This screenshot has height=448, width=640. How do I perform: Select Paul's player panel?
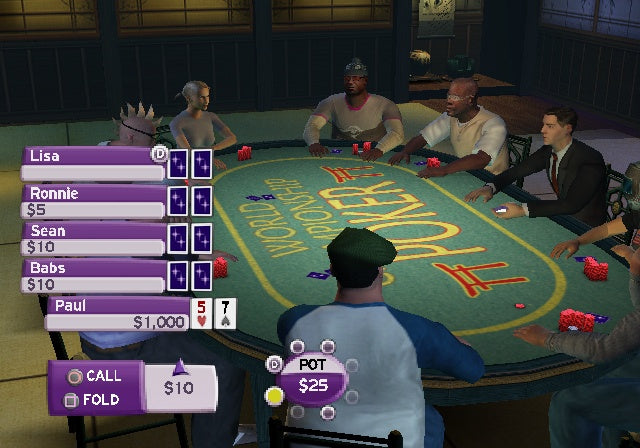tap(116, 313)
